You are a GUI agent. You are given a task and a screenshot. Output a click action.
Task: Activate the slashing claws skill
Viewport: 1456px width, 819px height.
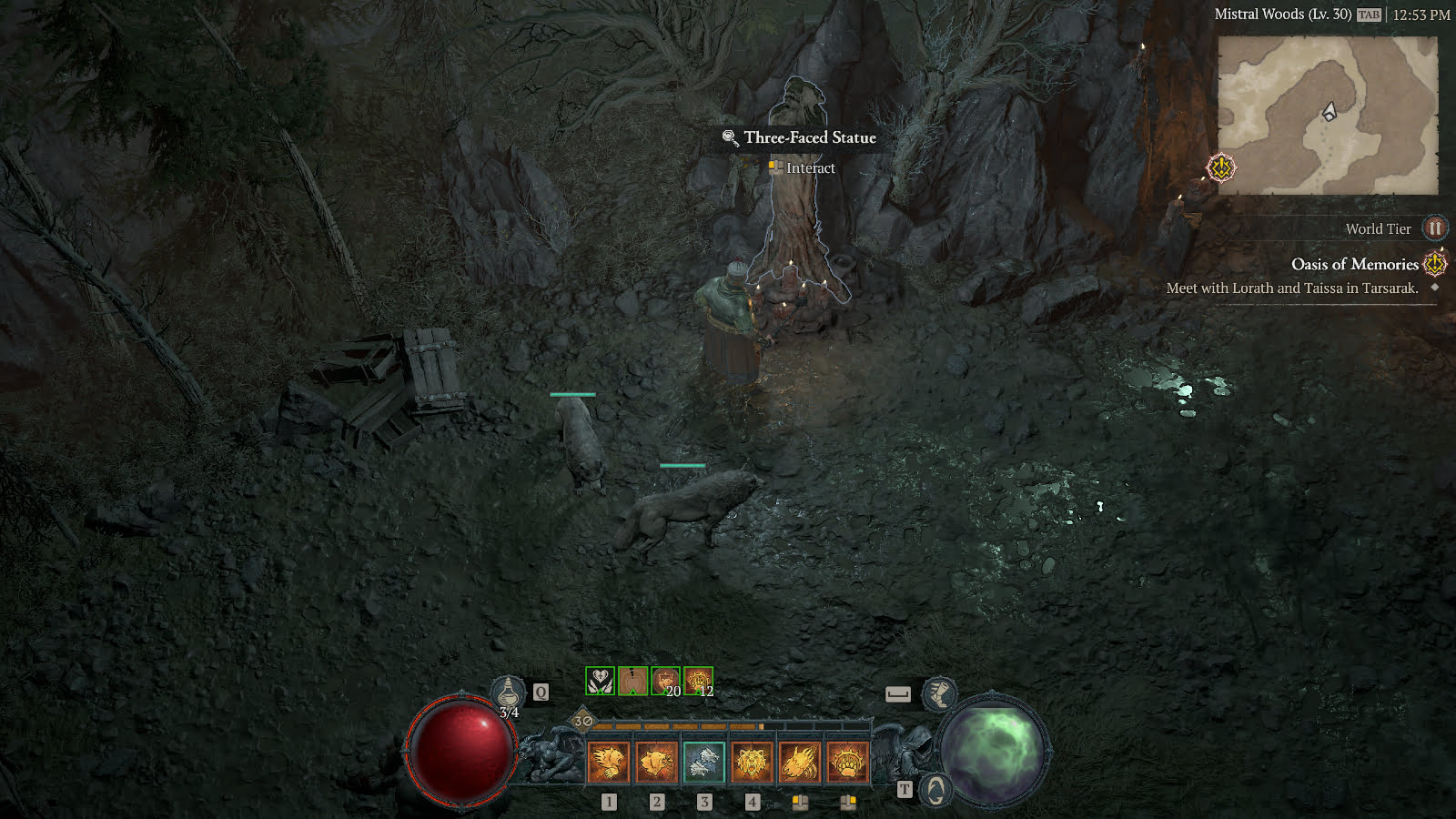click(800, 762)
